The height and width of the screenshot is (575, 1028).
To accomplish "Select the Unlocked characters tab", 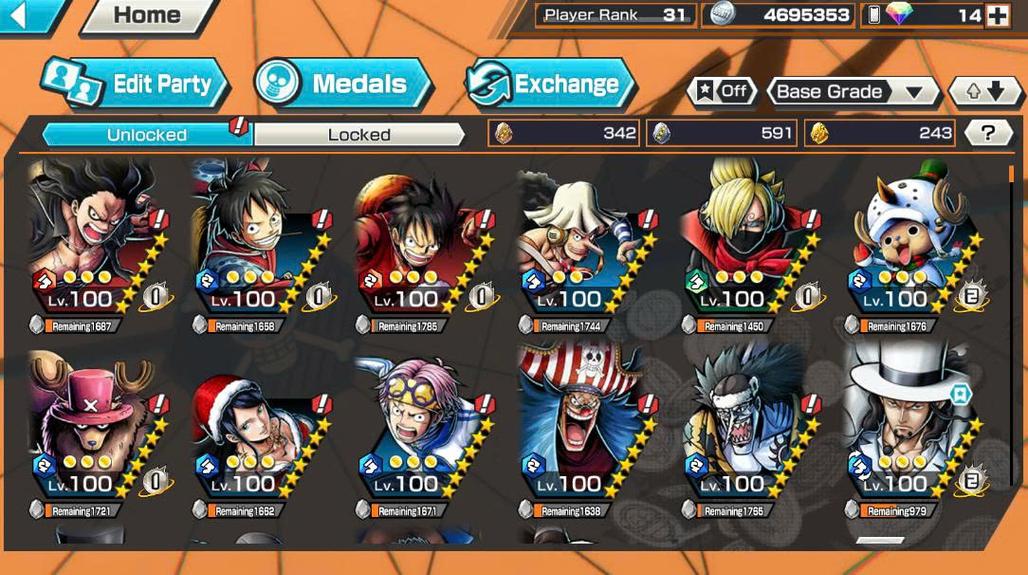I will click(x=146, y=134).
